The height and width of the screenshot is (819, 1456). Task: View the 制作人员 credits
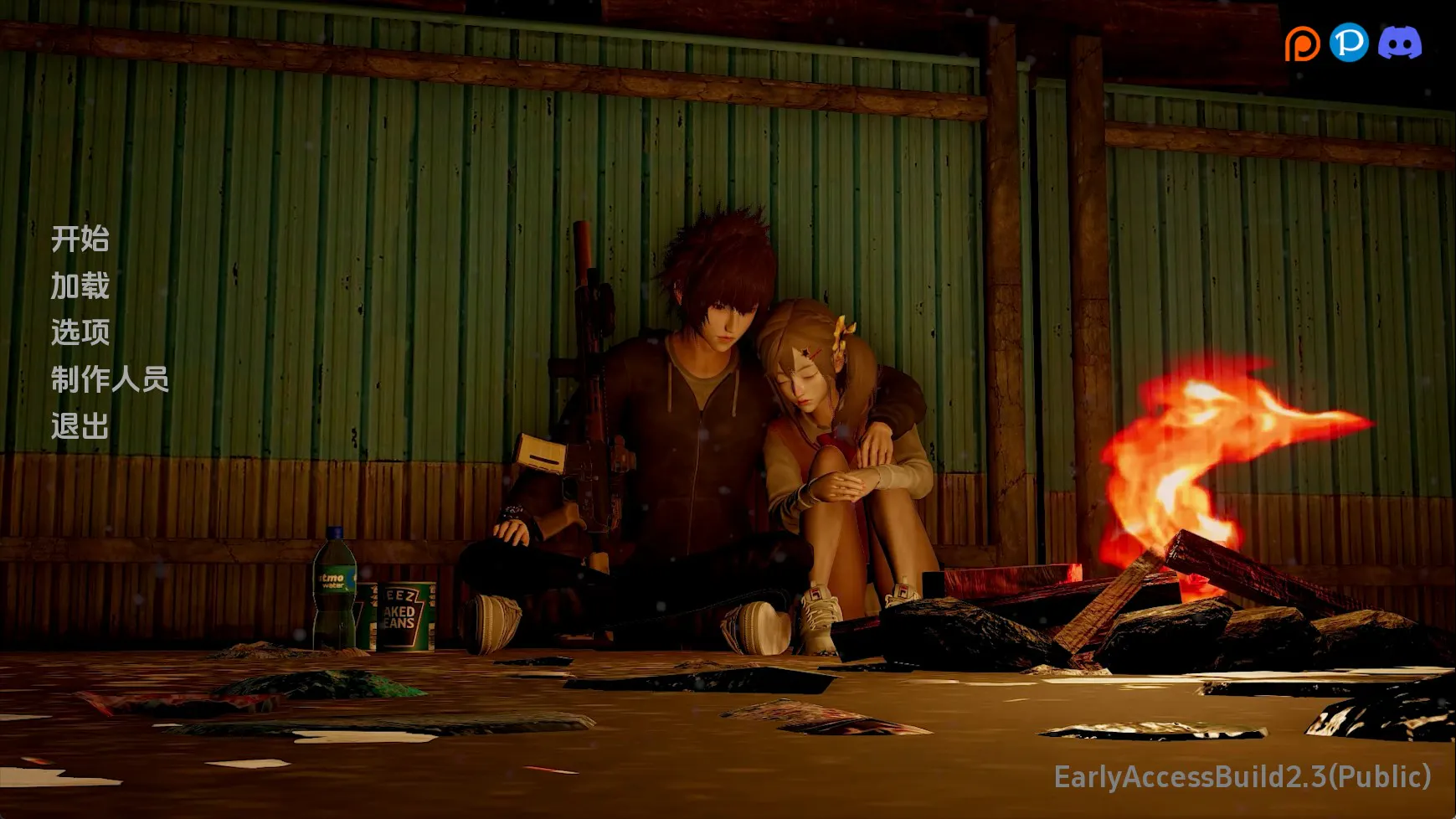(110, 379)
